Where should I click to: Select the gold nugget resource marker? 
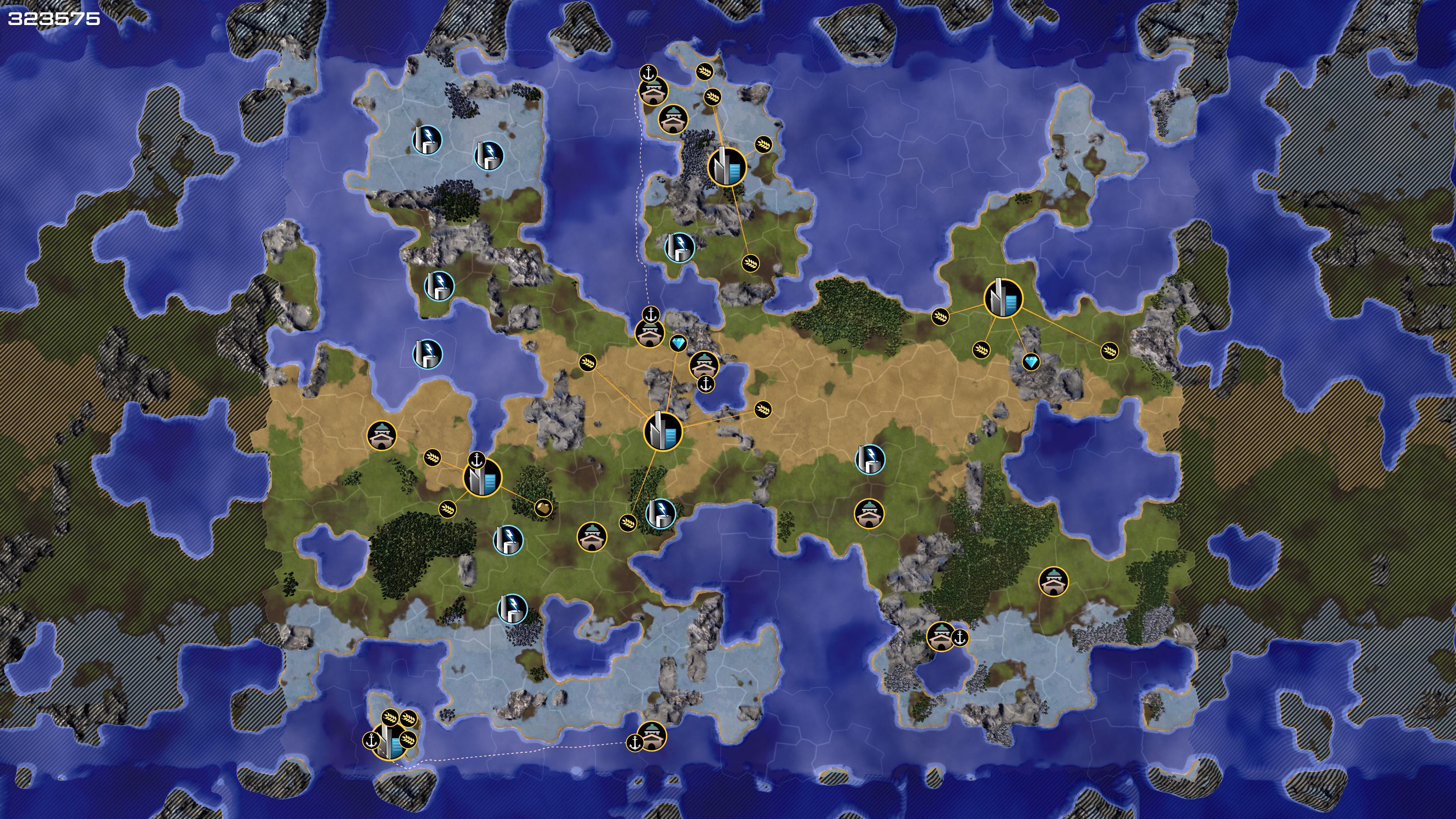coord(543,507)
